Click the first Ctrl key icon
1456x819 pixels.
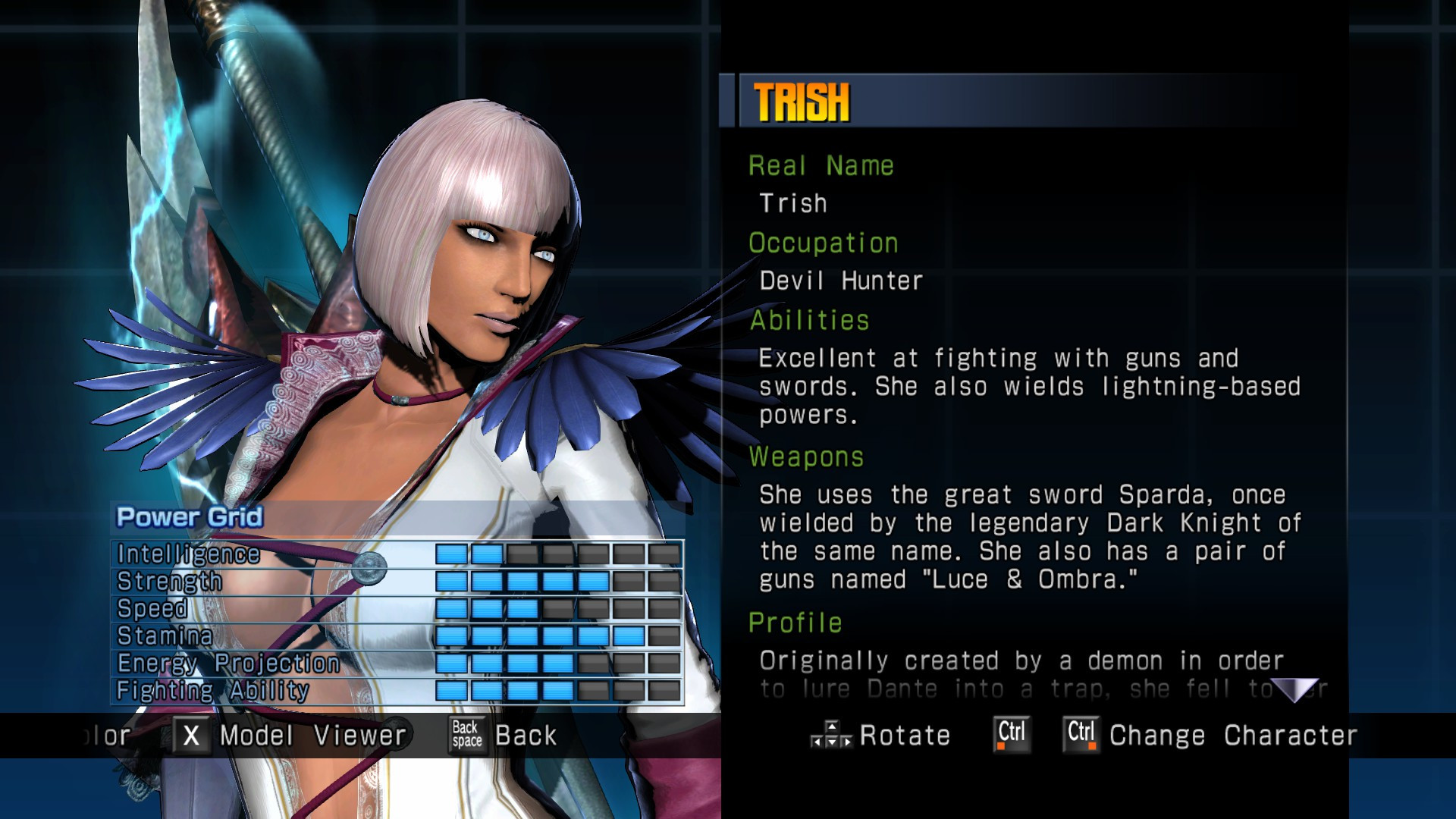1011,733
